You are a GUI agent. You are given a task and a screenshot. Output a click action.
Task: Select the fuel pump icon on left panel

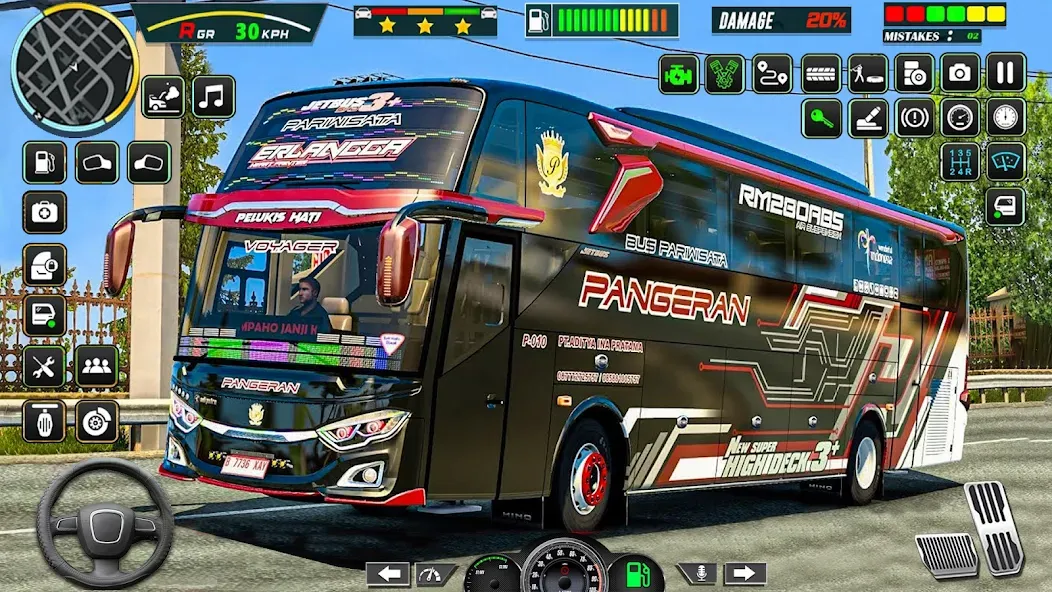44,162
